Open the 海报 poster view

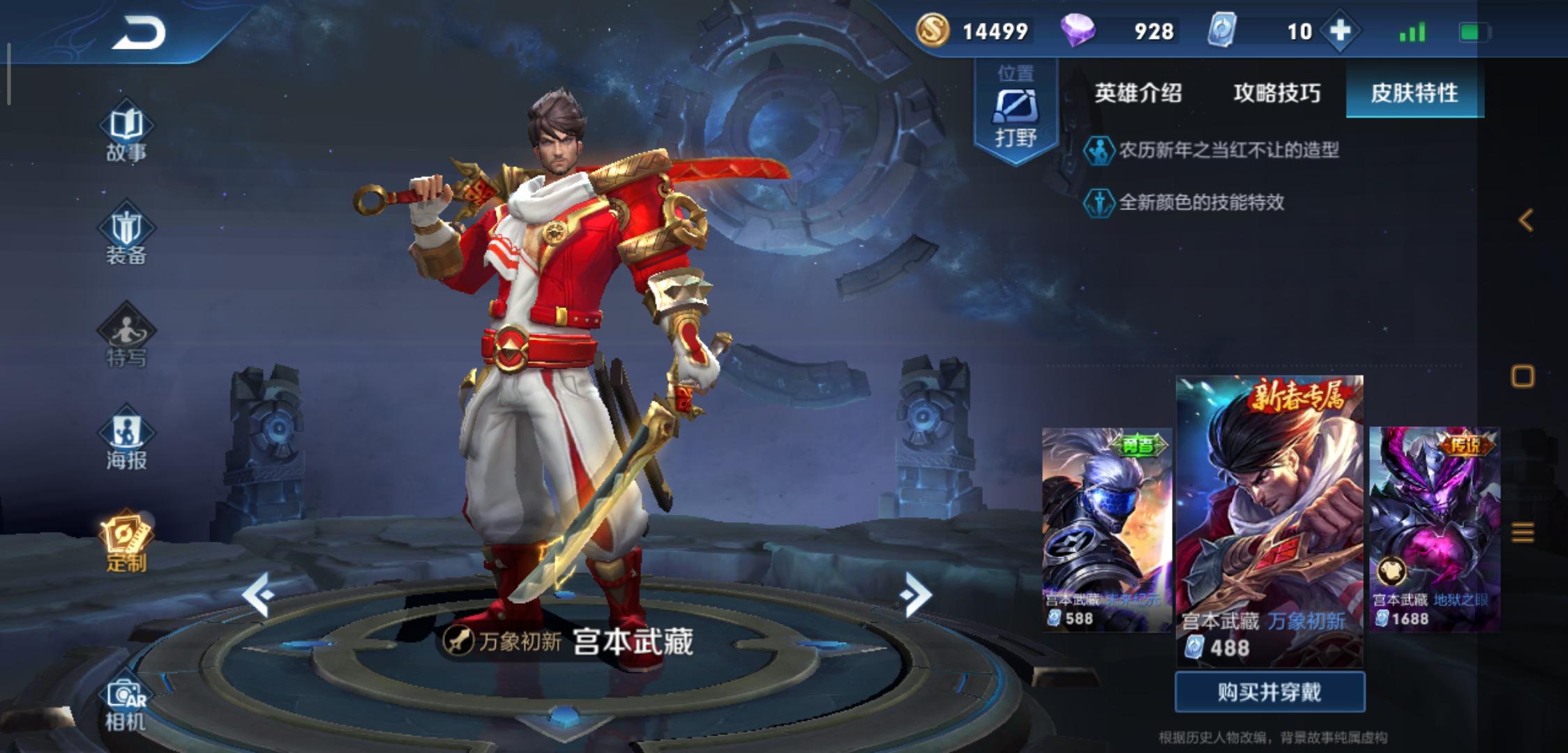tap(126, 441)
